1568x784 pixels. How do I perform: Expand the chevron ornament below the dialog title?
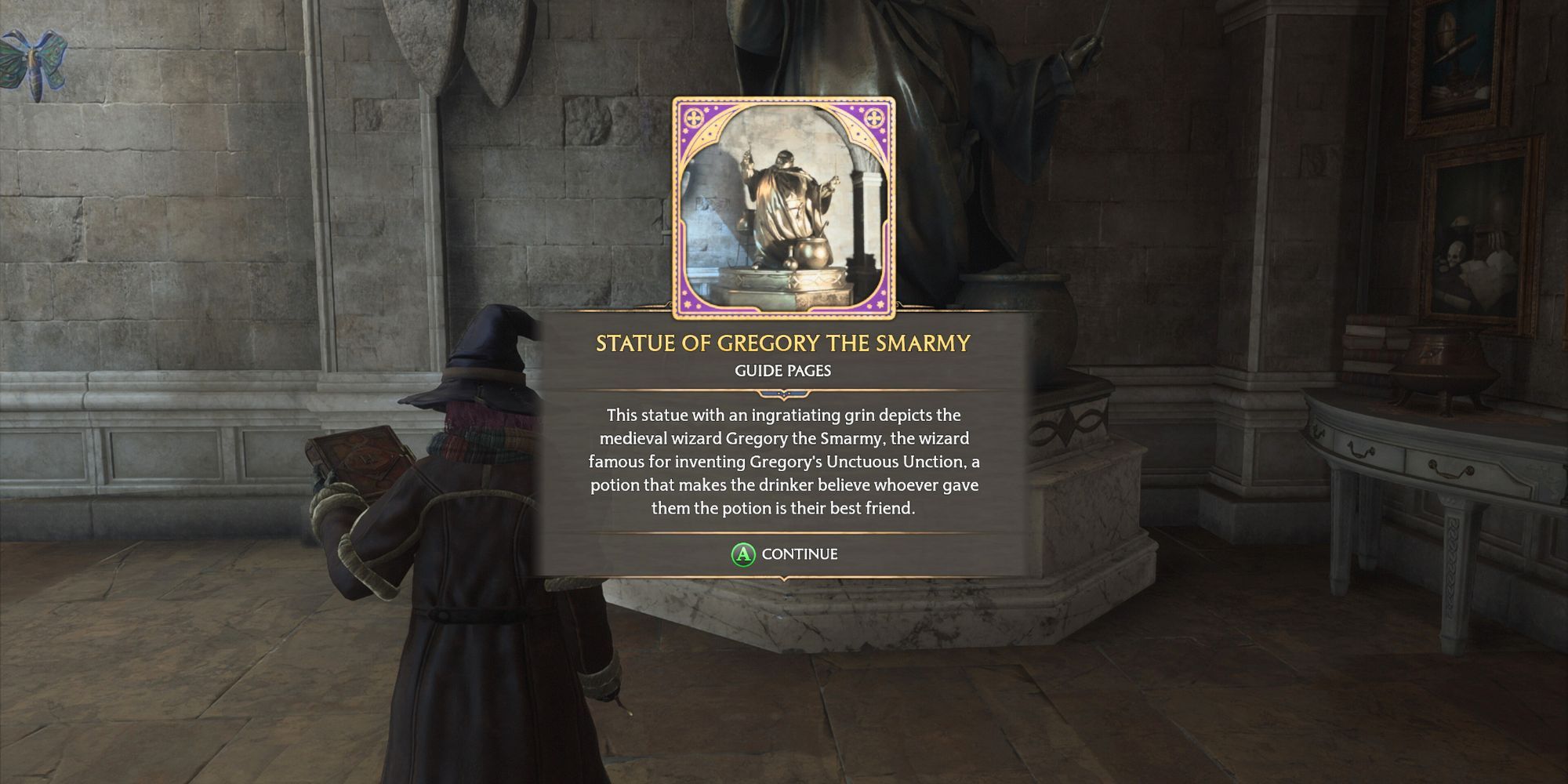[x=783, y=394]
